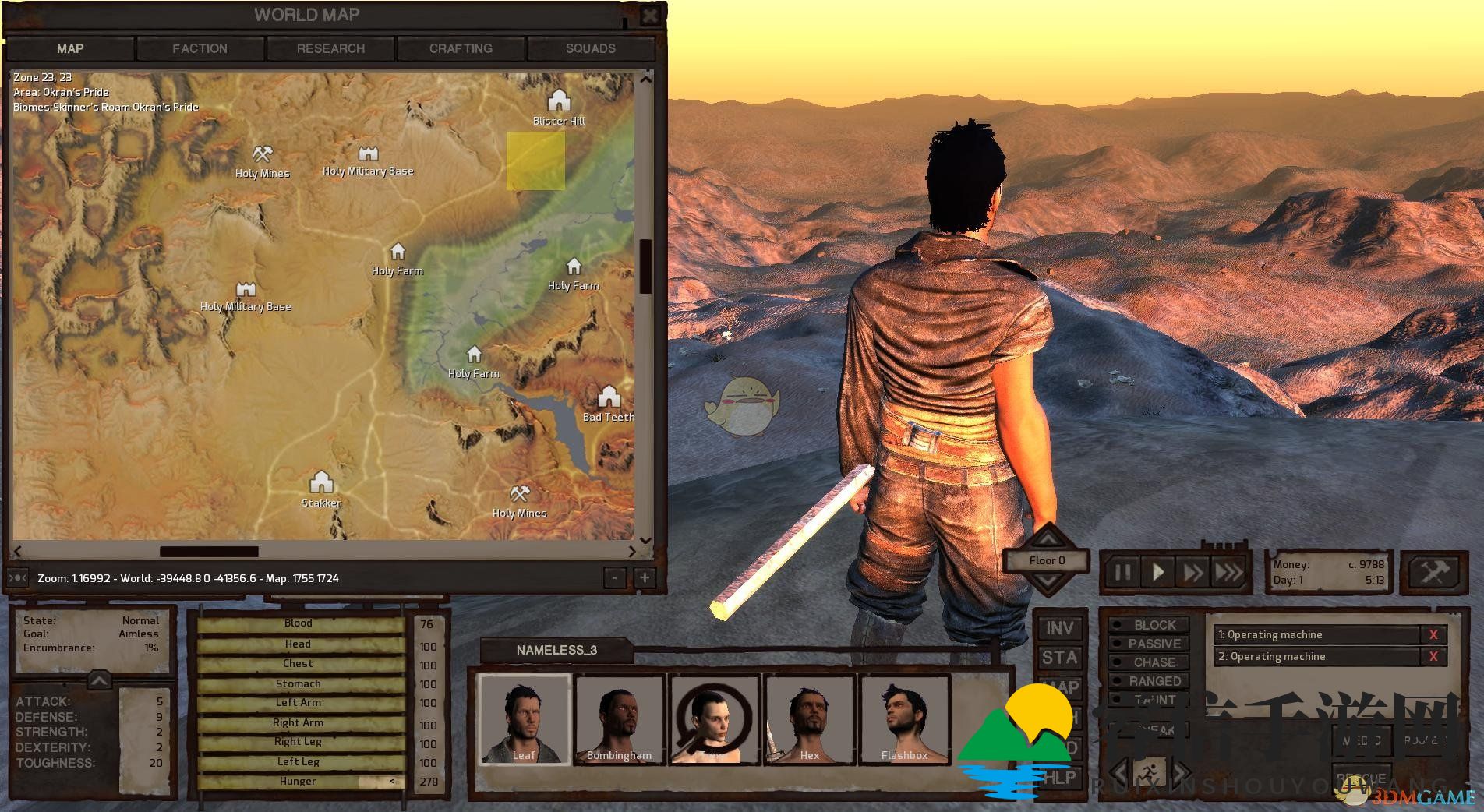Zoom out the world map with minus
Image resolution: width=1484 pixels, height=812 pixels.
tap(615, 578)
